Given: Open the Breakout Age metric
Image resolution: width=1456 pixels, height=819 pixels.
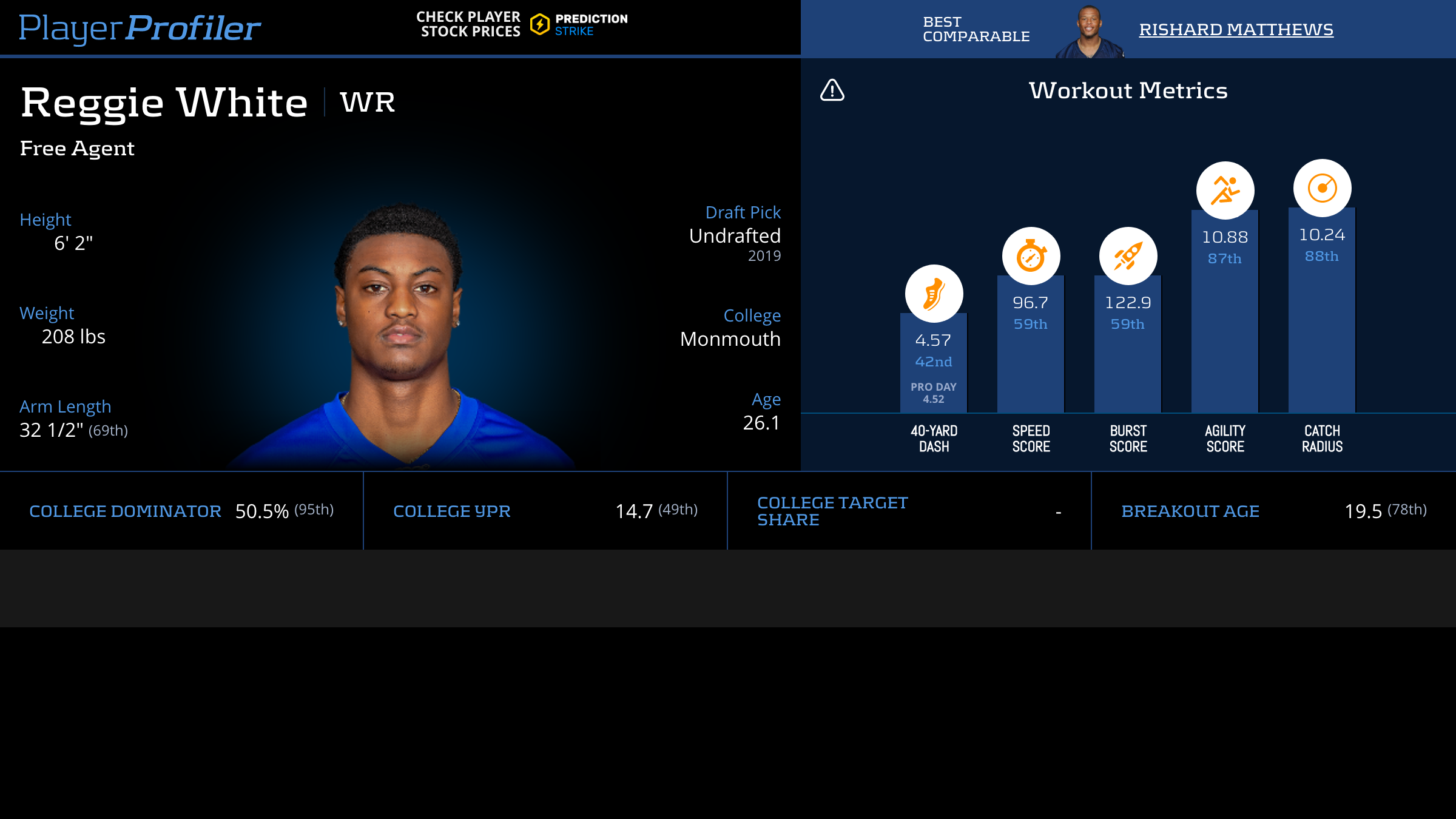Looking at the screenshot, I should click(1190, 511).
